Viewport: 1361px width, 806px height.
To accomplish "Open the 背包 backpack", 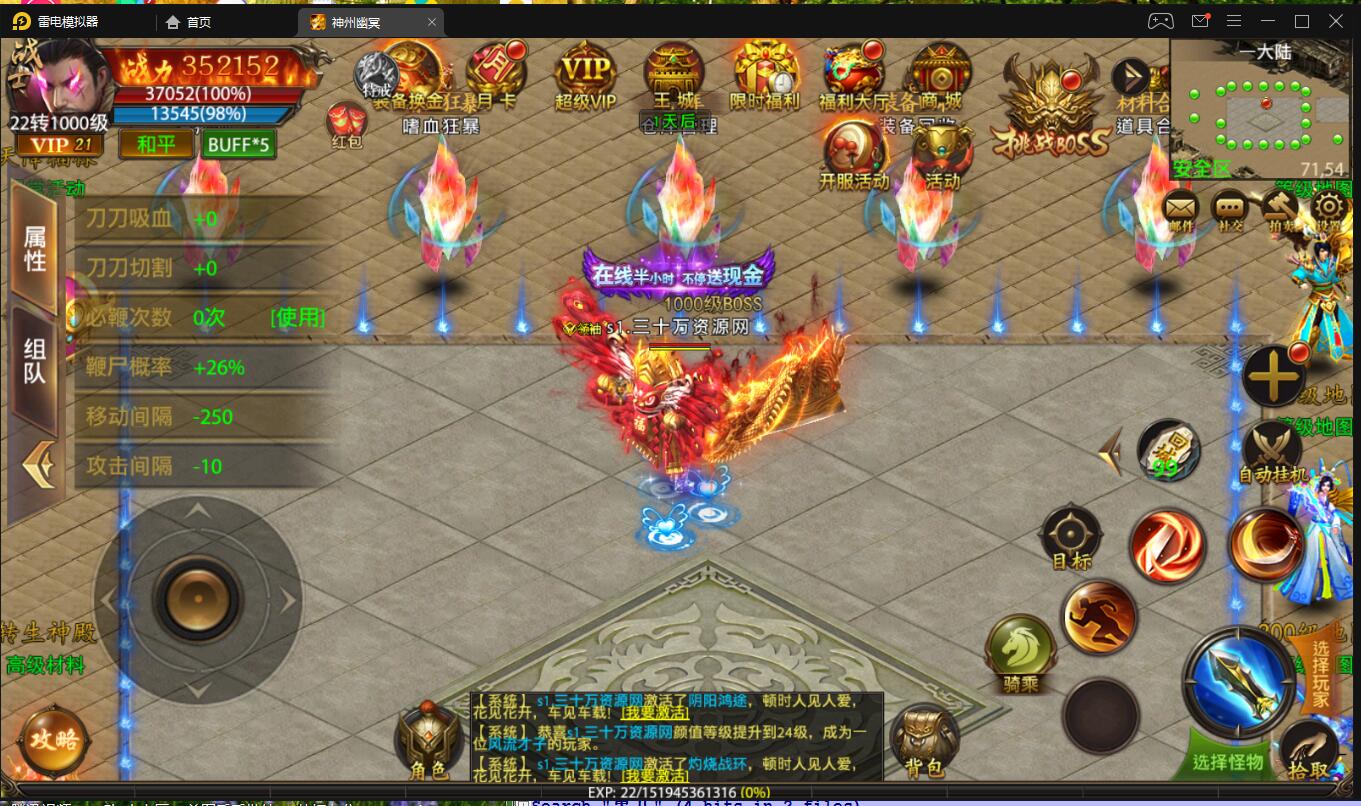I will coord(923,741).
